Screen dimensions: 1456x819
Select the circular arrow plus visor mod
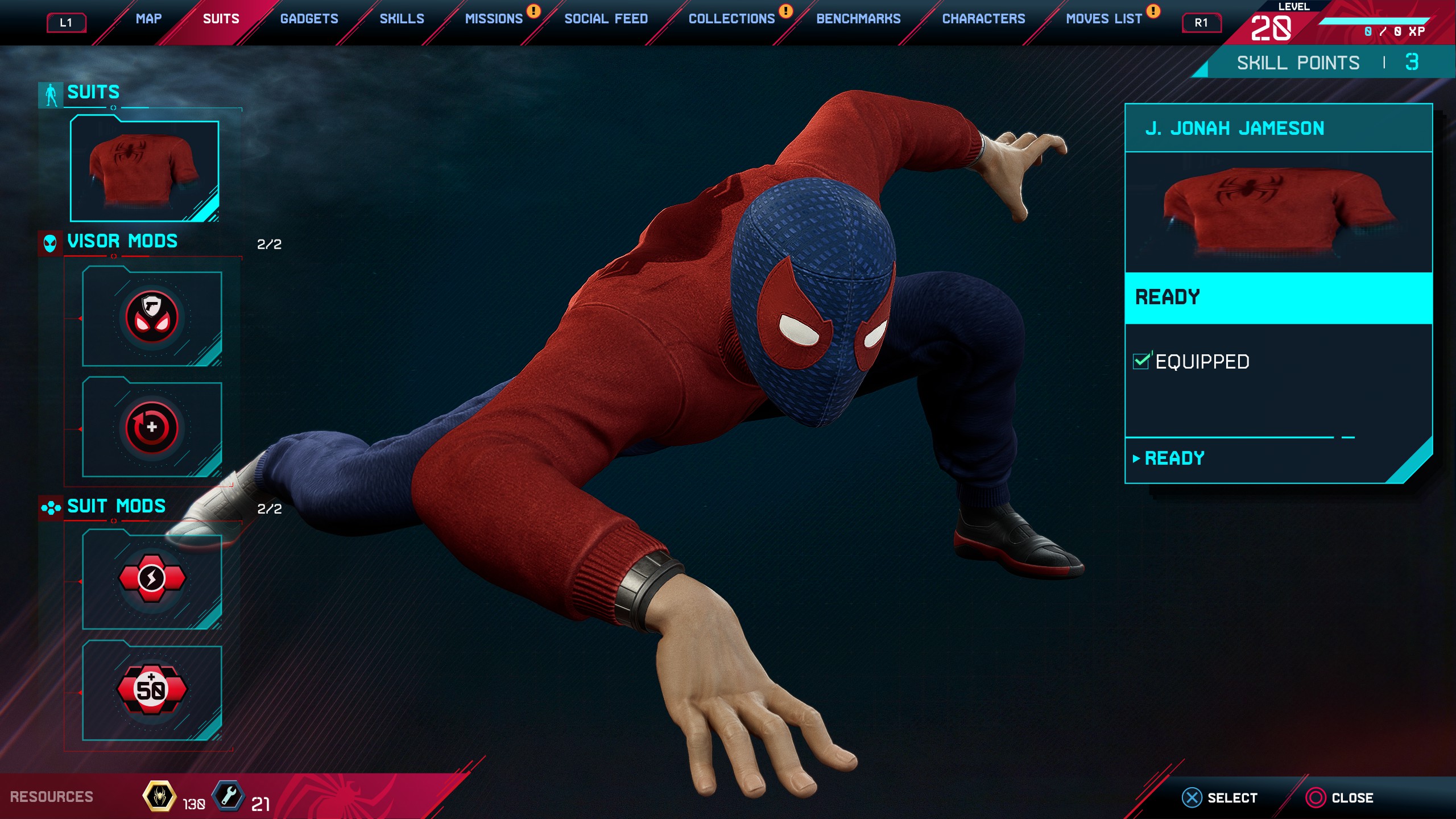point(152,428)
